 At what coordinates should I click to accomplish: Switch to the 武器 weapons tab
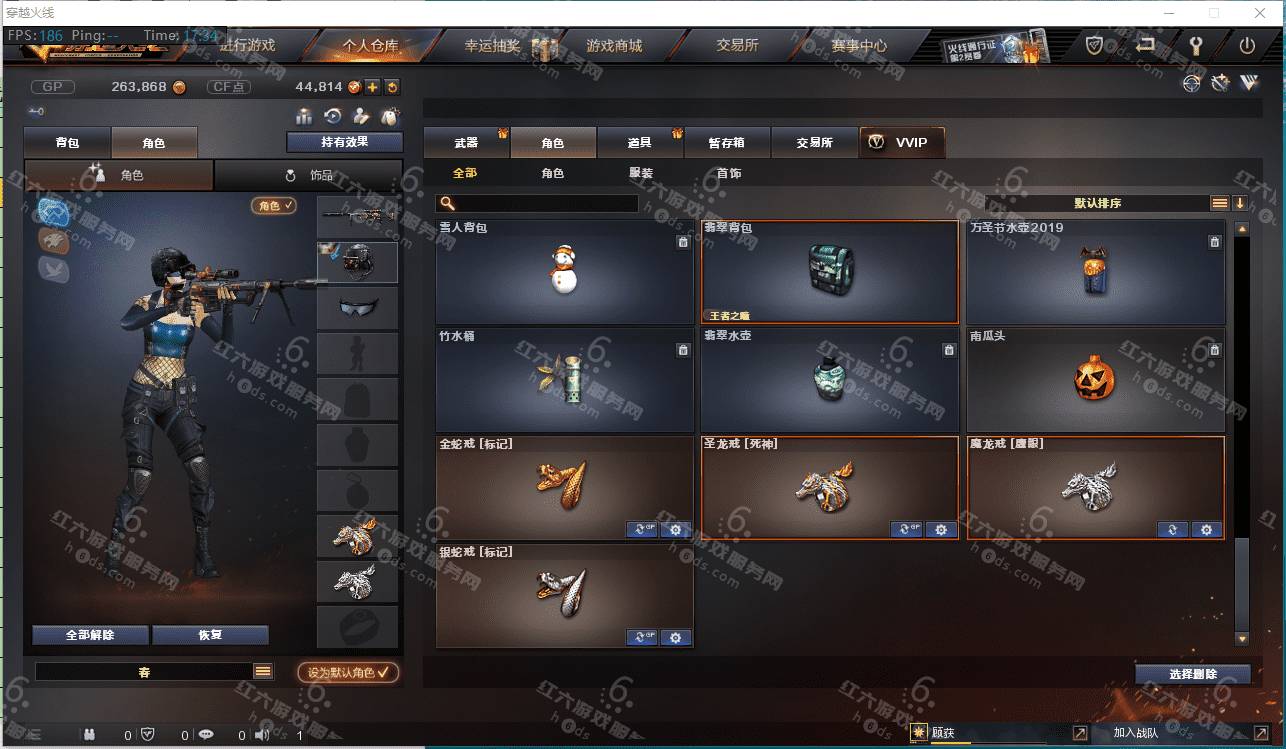[466, 143]
